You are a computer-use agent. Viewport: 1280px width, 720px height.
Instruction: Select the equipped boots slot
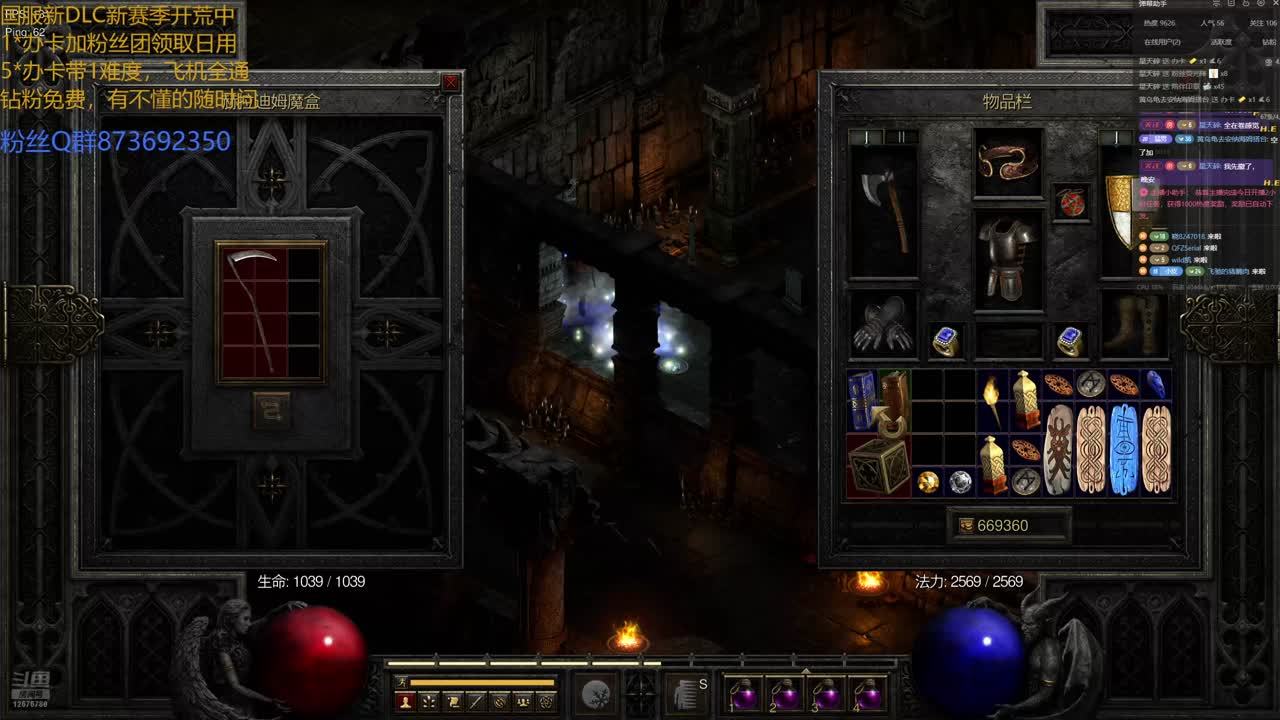(x=1134, y=326)
